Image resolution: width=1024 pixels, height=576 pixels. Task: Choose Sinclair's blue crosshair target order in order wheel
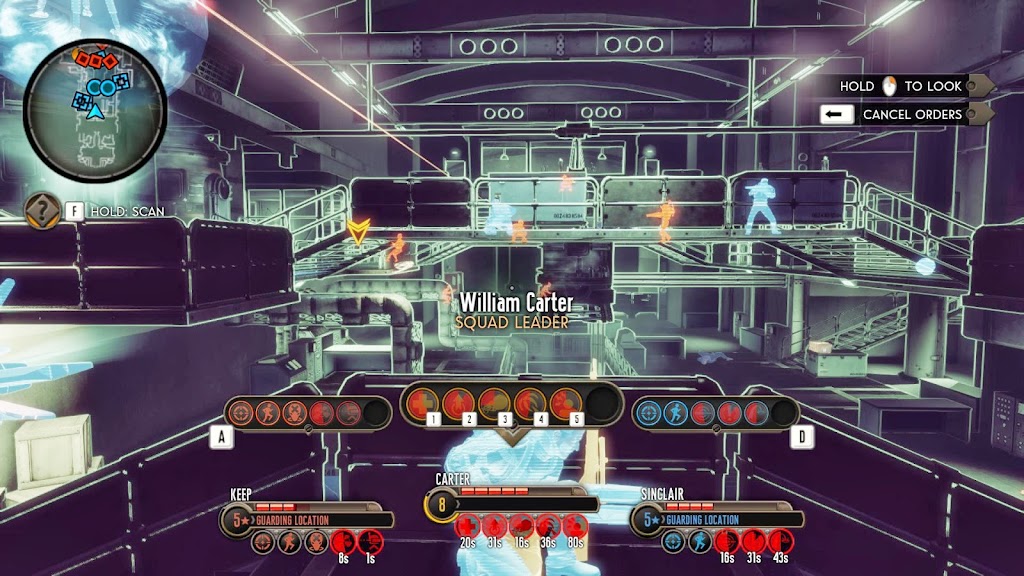click(x=651, y=412)
